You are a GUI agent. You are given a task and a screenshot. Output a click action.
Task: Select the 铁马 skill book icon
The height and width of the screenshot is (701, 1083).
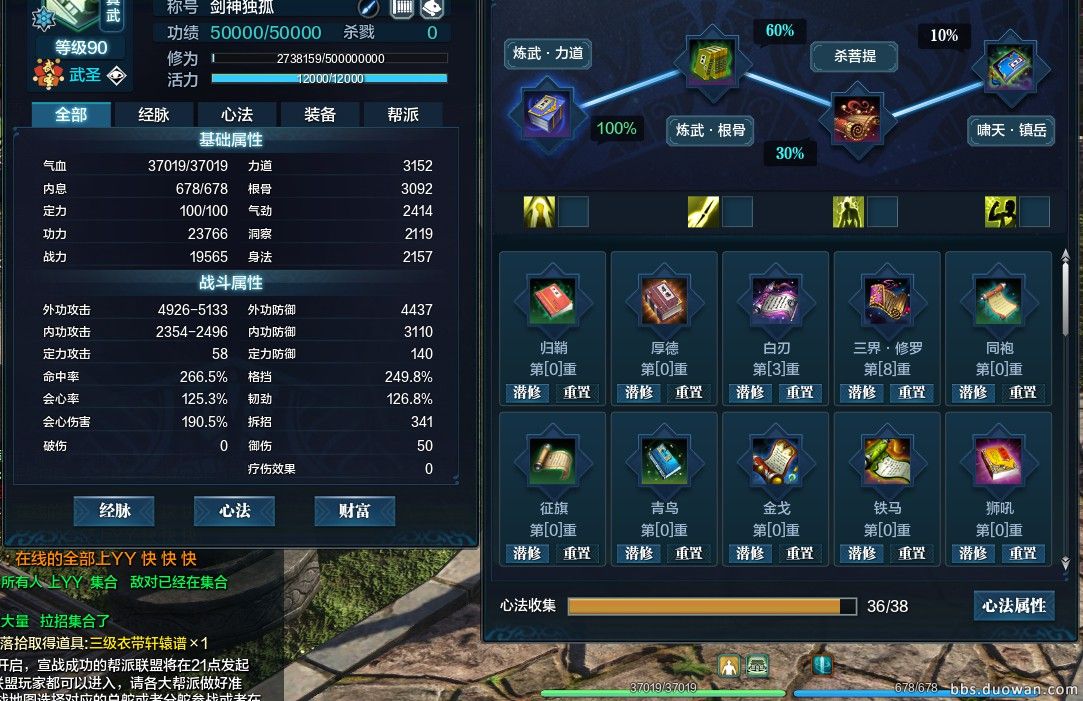click(x=888, y=461)
